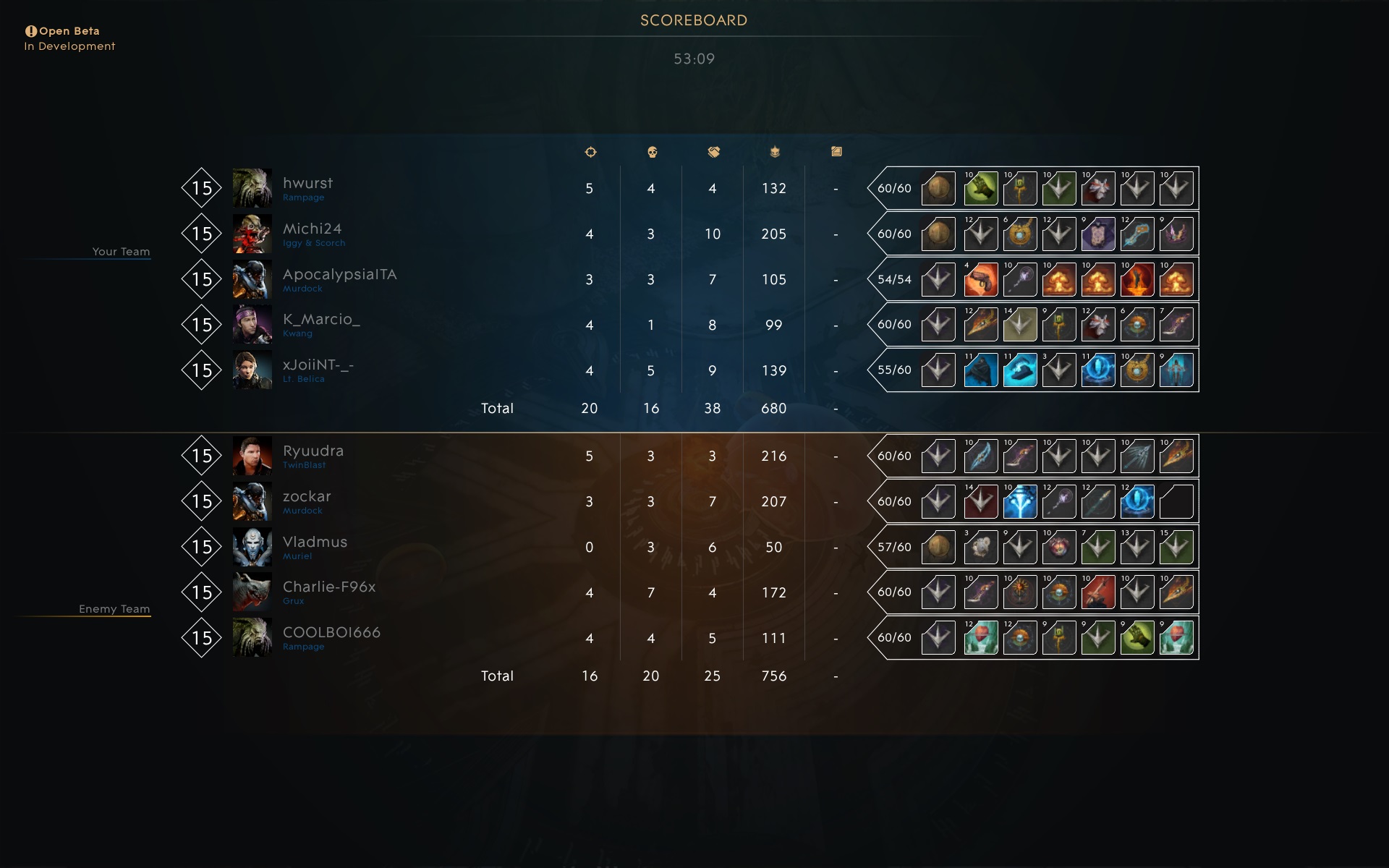Click the assists handshake column header
1389x868 pixels.
(713, 152)
